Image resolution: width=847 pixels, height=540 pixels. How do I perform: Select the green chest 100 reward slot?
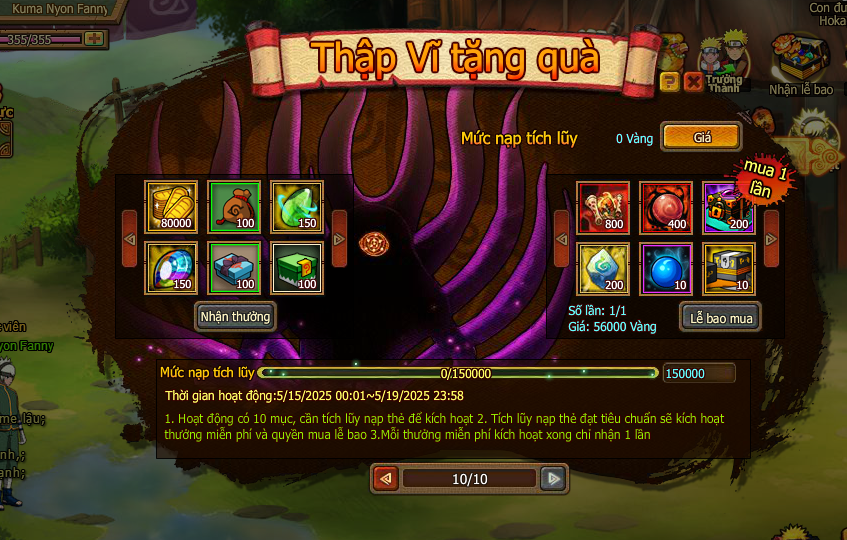[297, 268]
